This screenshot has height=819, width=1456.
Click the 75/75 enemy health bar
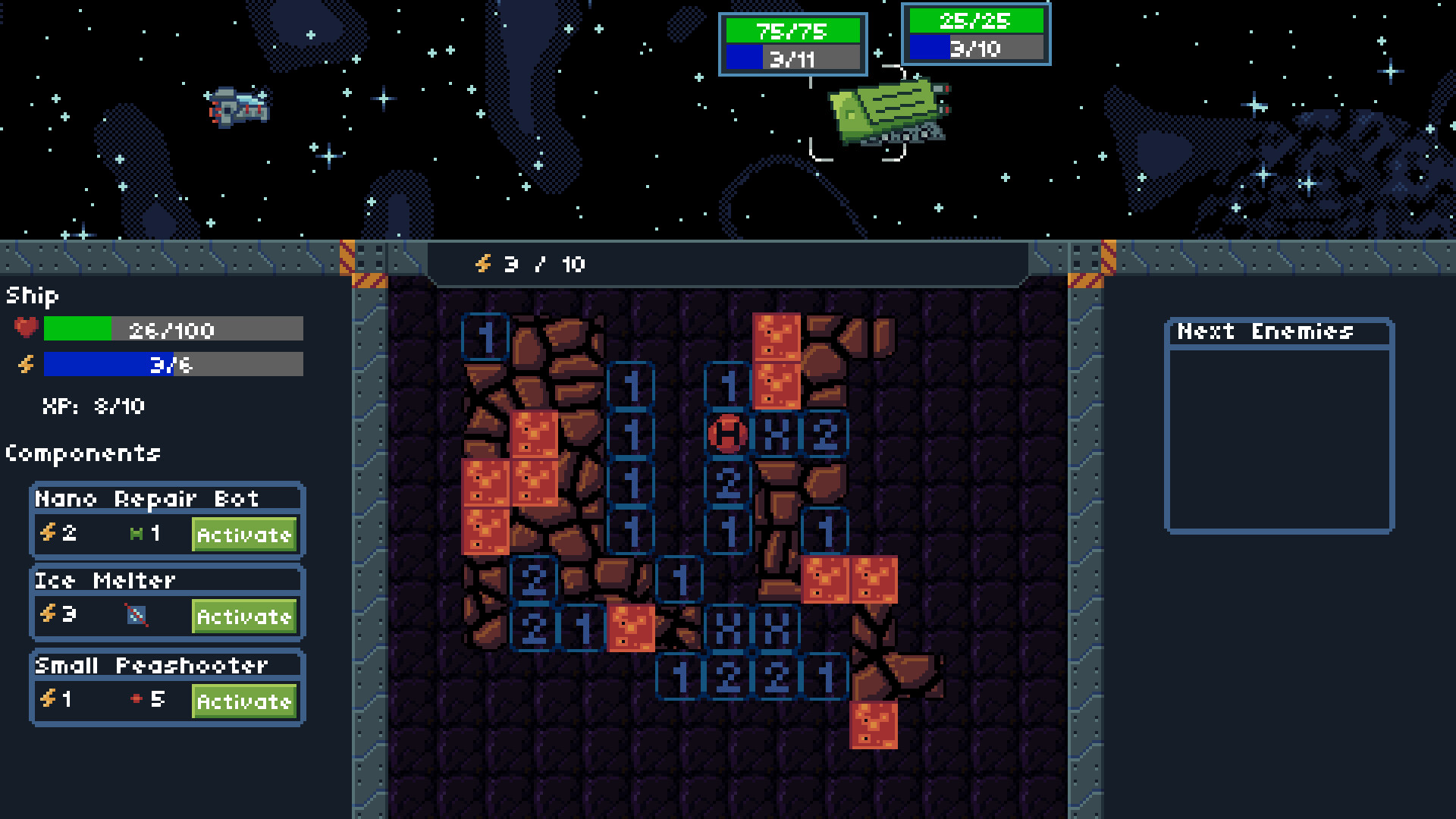(792, 30)
